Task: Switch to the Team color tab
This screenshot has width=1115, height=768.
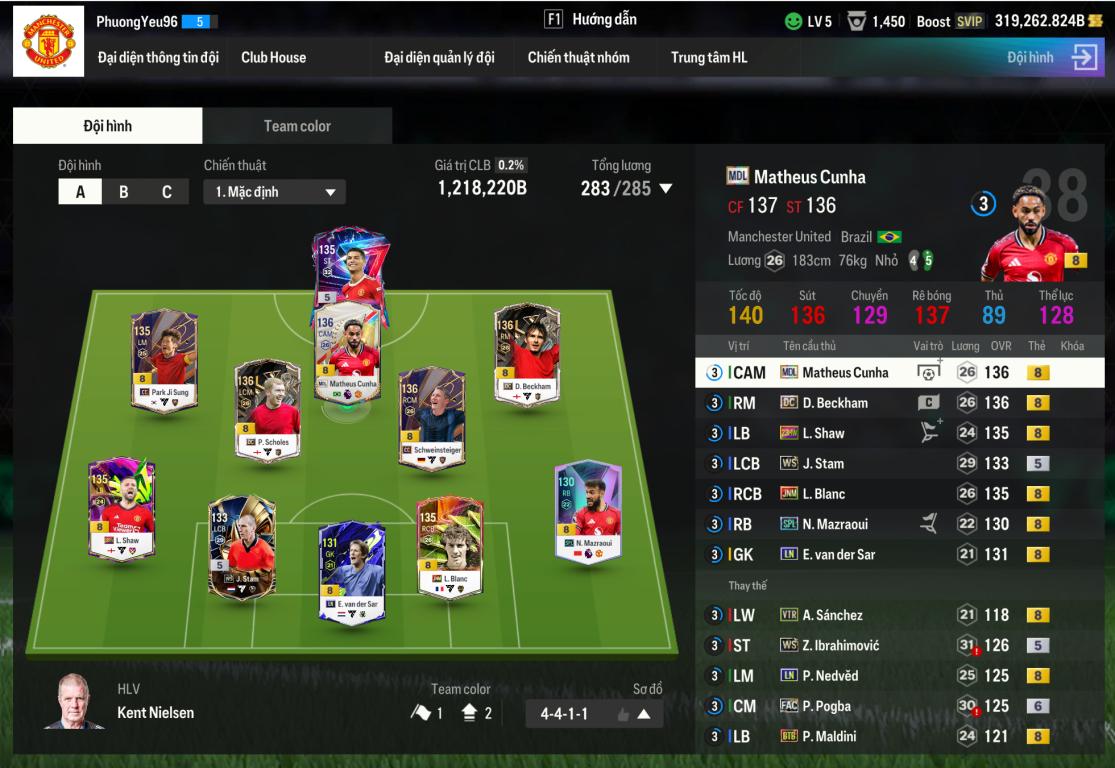Action: (297, 126)
